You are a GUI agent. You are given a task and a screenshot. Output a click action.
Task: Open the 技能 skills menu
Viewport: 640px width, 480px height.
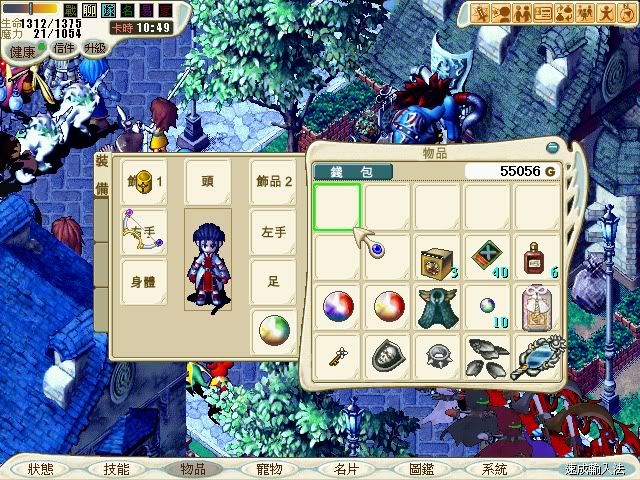(x=115, y=468)
